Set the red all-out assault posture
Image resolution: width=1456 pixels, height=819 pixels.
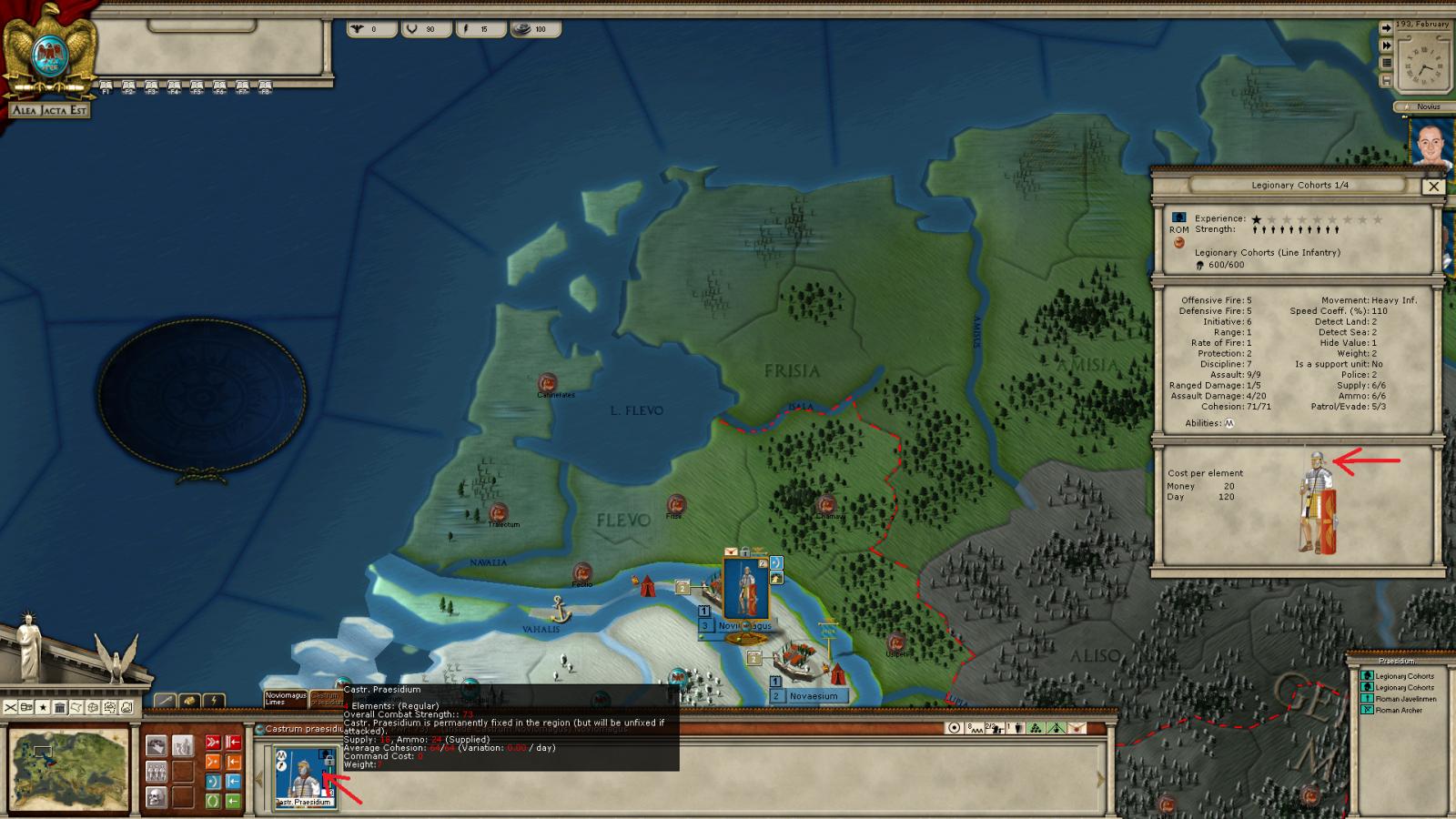tap(213, 743)
